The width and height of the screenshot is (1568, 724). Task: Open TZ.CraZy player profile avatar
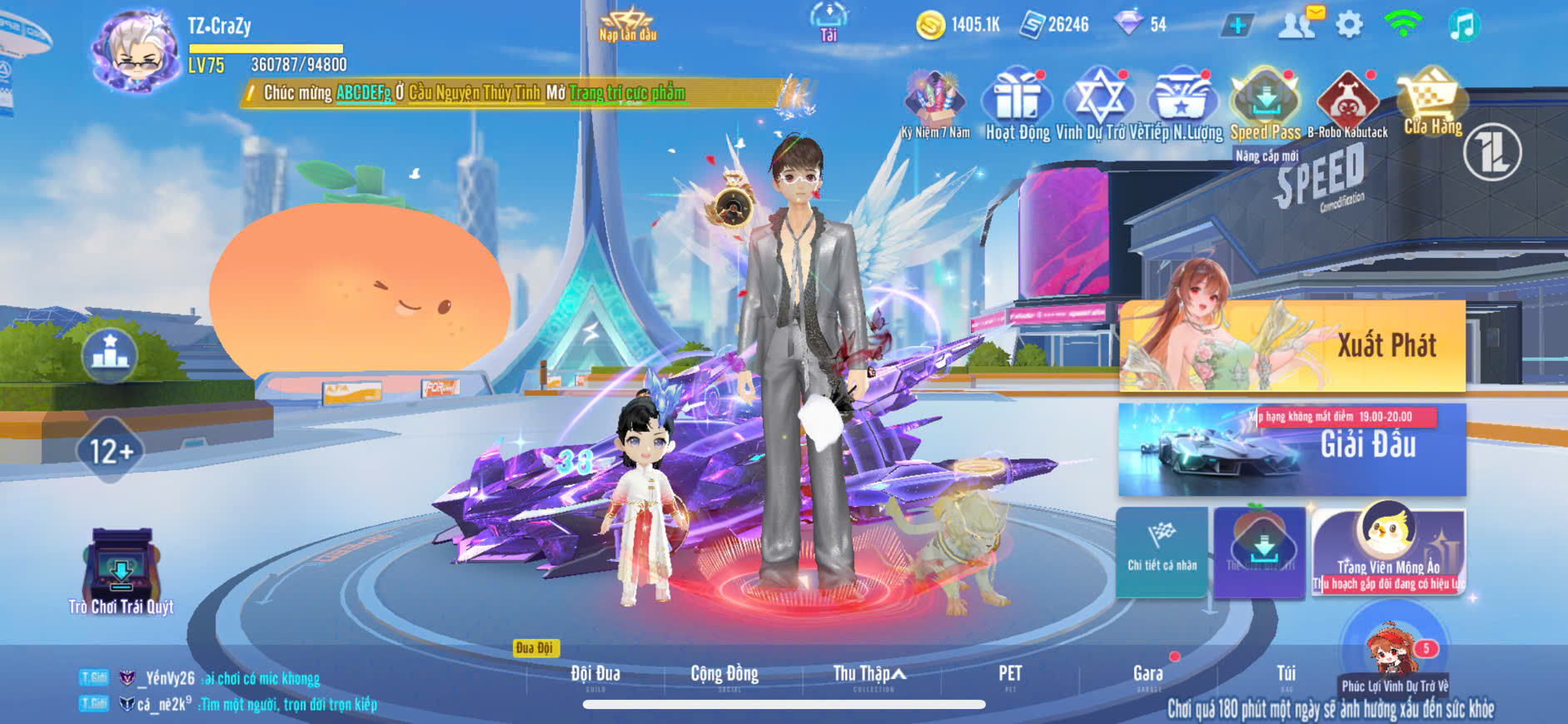[137, 52]
